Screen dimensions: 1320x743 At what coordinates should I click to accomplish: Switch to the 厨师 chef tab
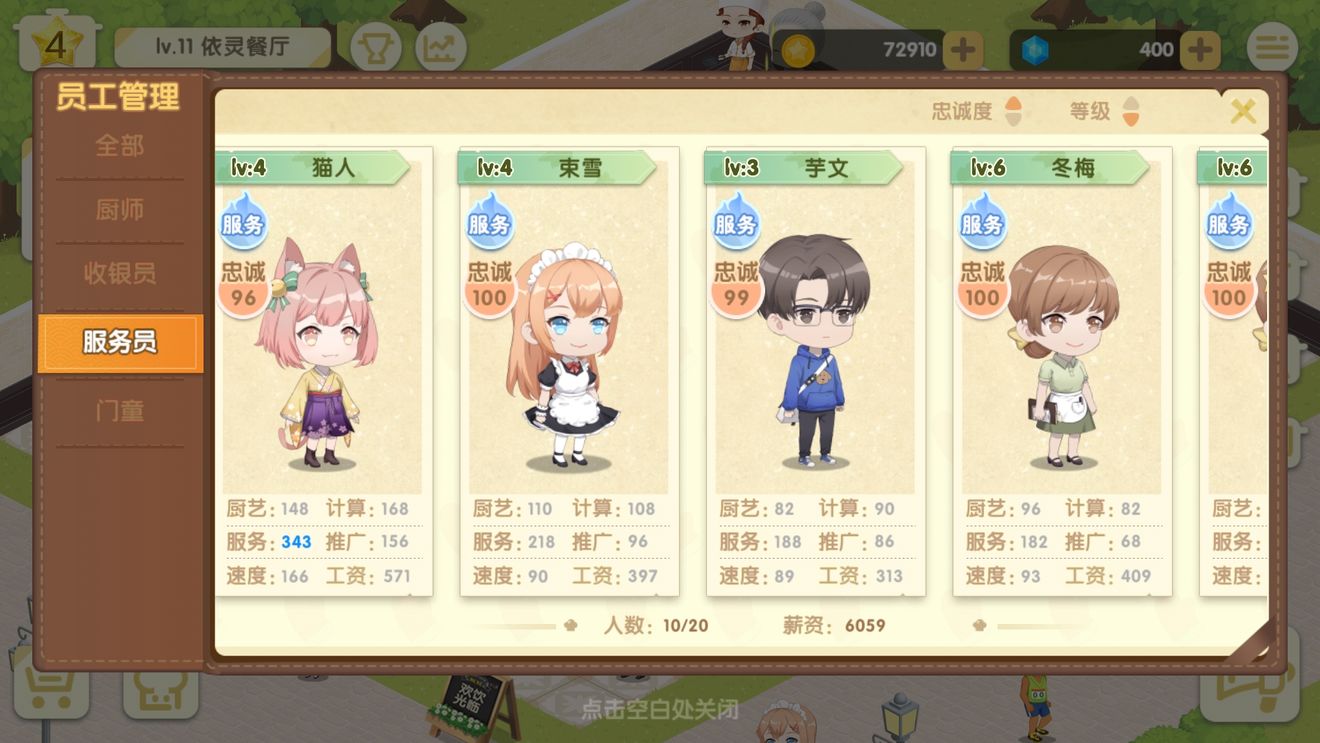[x=119, y=210]
